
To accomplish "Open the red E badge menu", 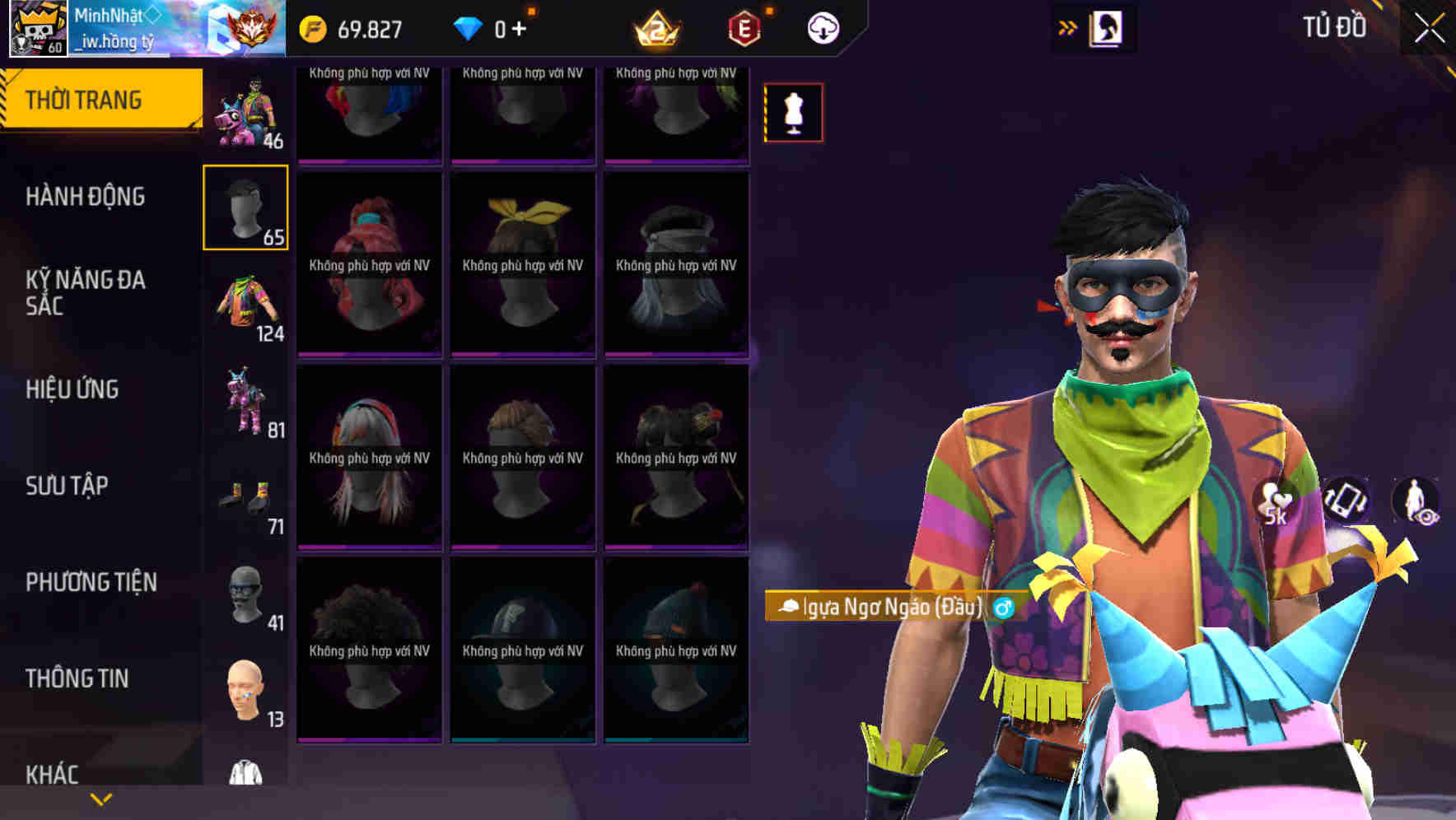I will click(x=742, y=27).
